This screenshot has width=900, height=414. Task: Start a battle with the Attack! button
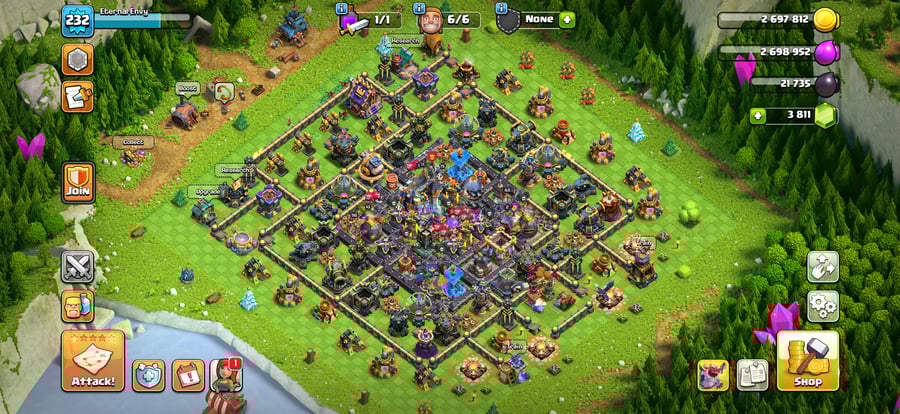[93, 361]
